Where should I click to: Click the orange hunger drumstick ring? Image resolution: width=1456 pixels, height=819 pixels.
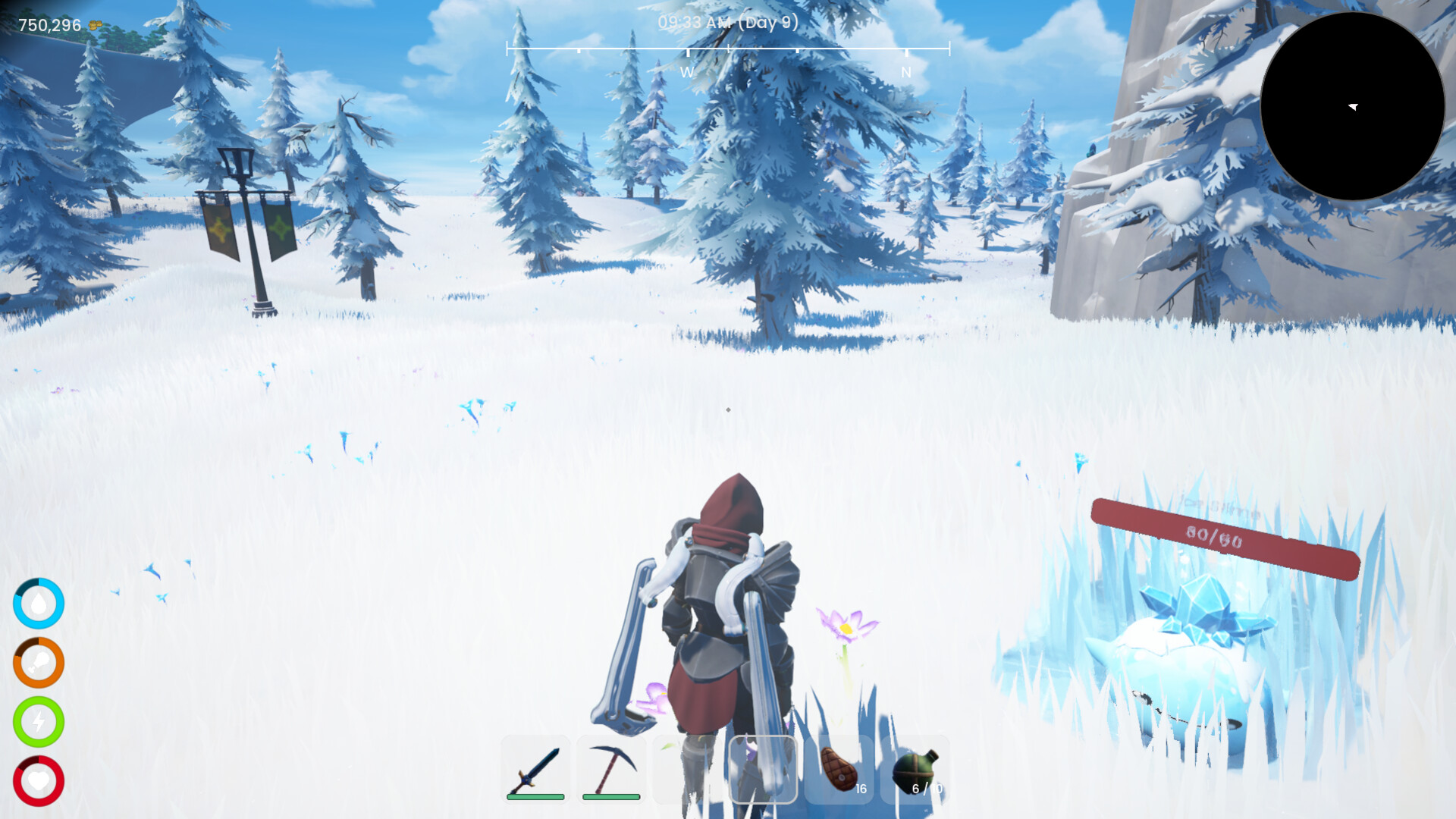pyautogui.click(x=39, y=661)
